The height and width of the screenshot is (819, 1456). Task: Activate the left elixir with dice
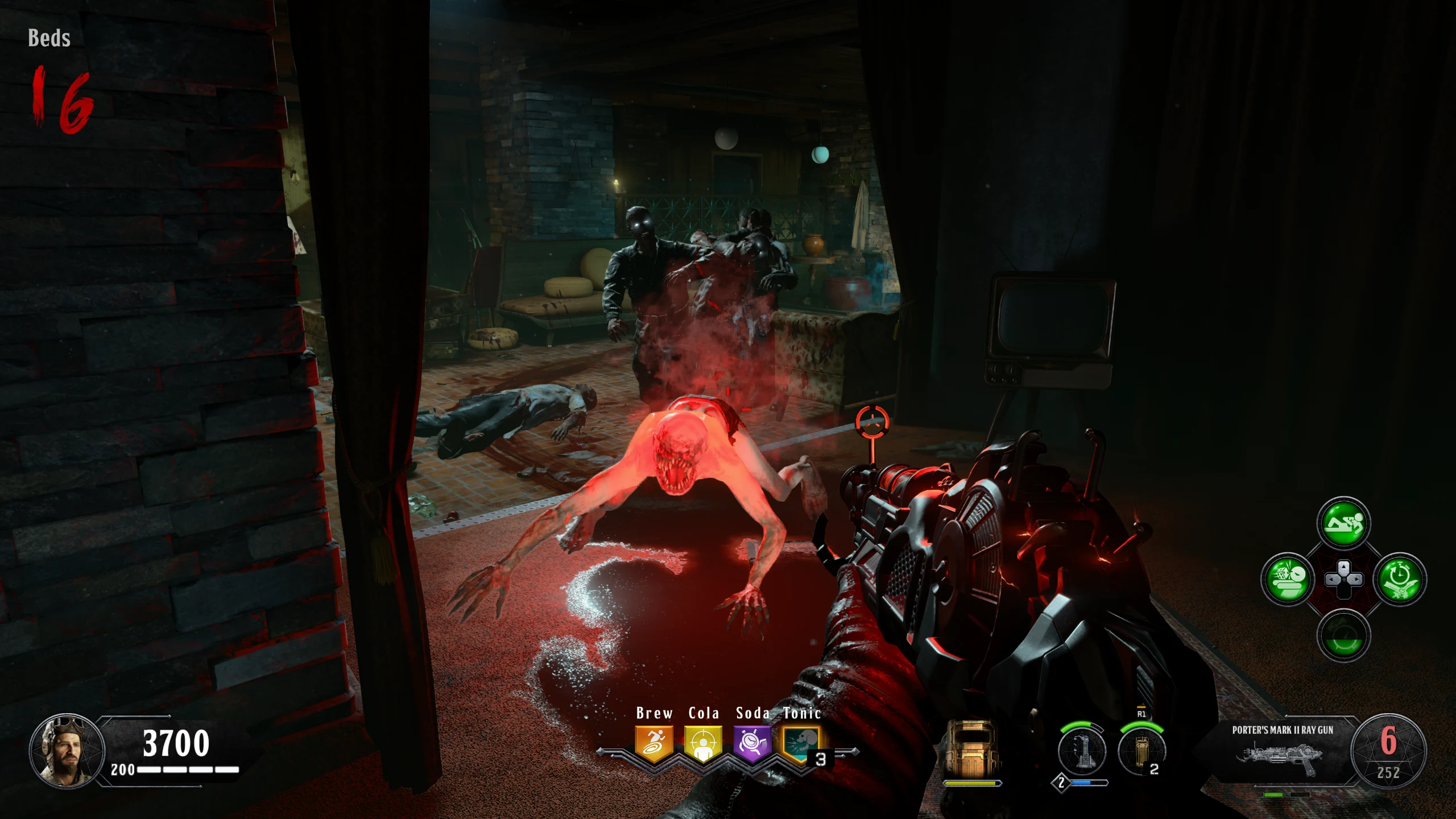tap(1287, 580)
